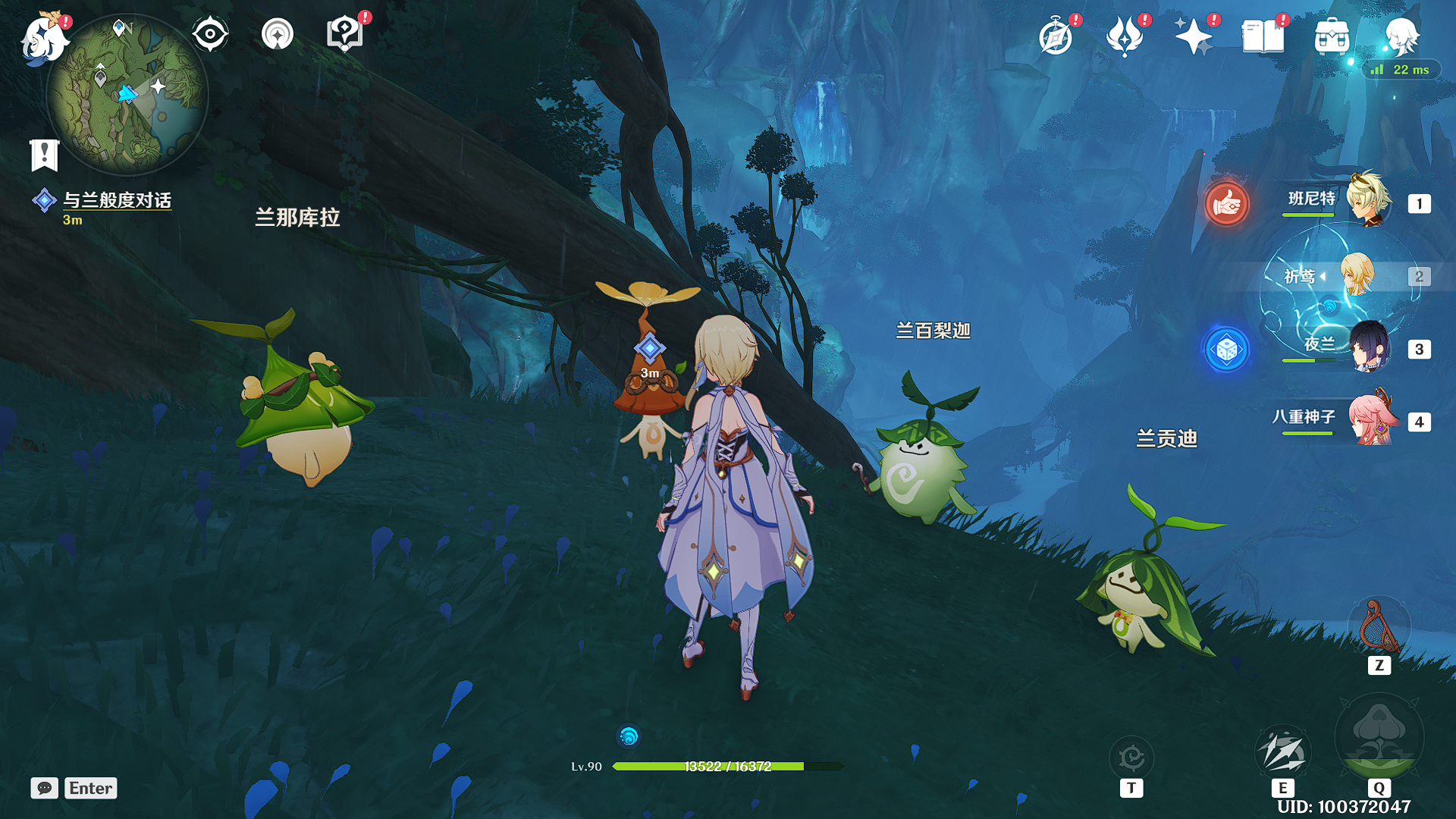Switch to party member 夜兰
Screen dimensions: 1456x819
[1368, 347]
